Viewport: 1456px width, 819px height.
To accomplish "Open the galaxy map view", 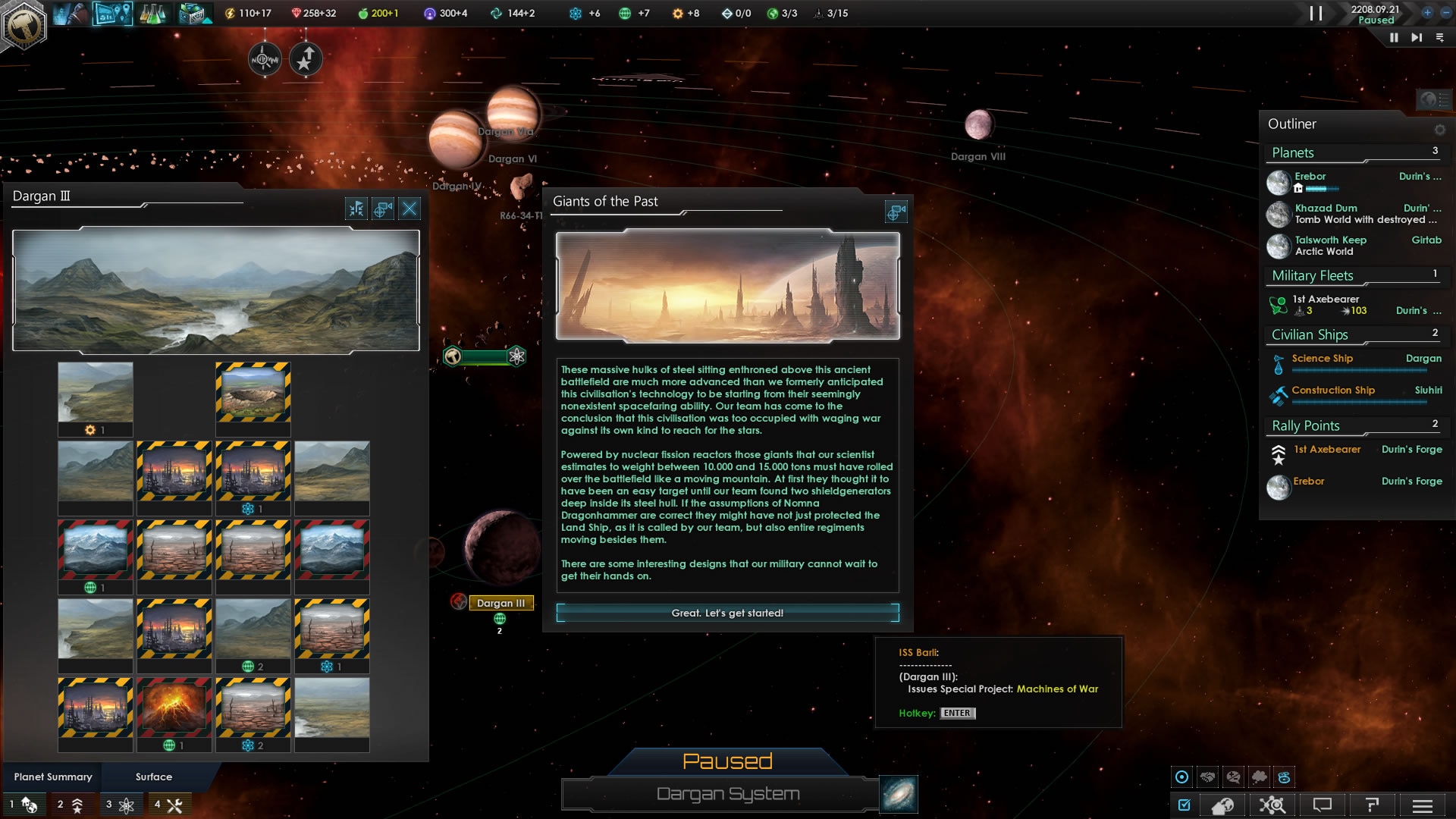I will [x=899, y=794].
